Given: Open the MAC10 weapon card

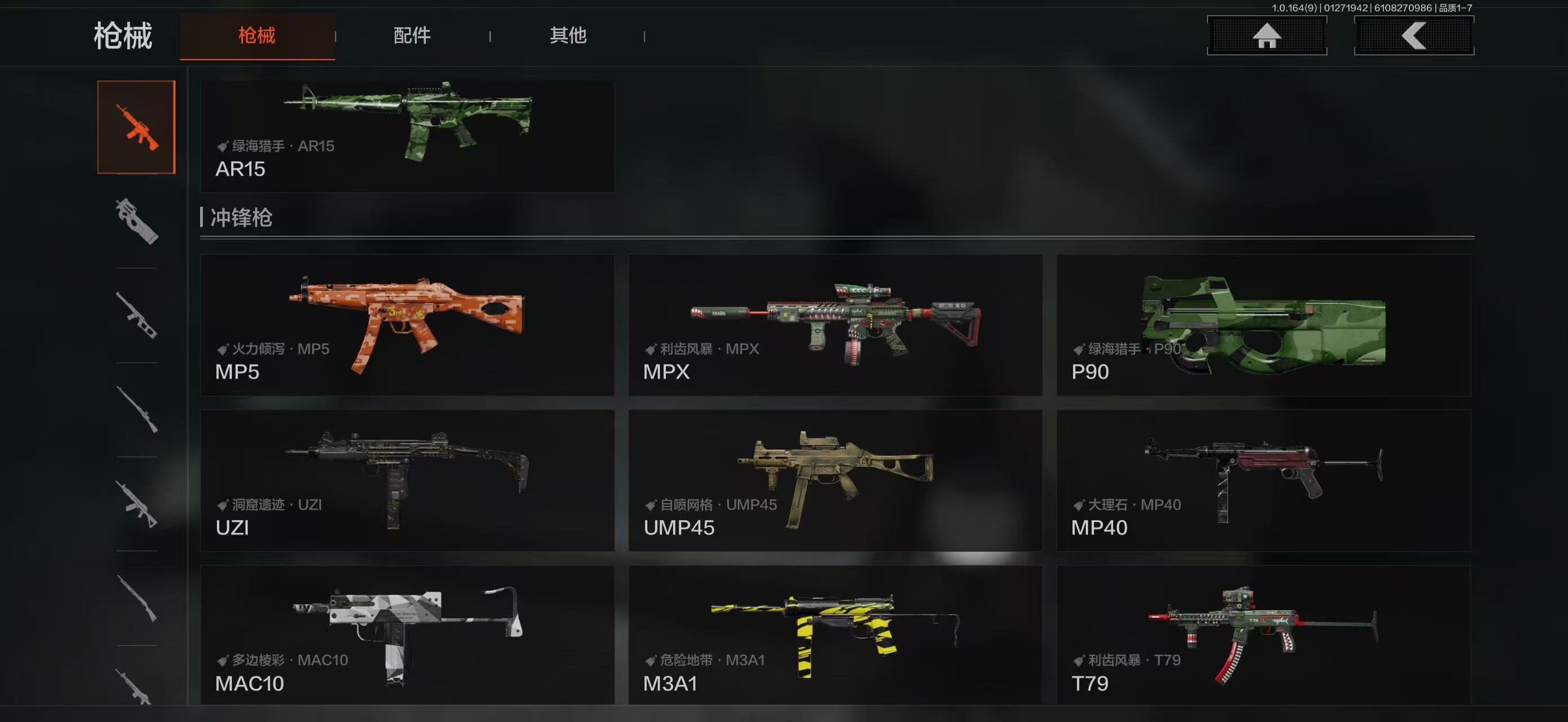Looking at the screenshot, I should (407, 635).
